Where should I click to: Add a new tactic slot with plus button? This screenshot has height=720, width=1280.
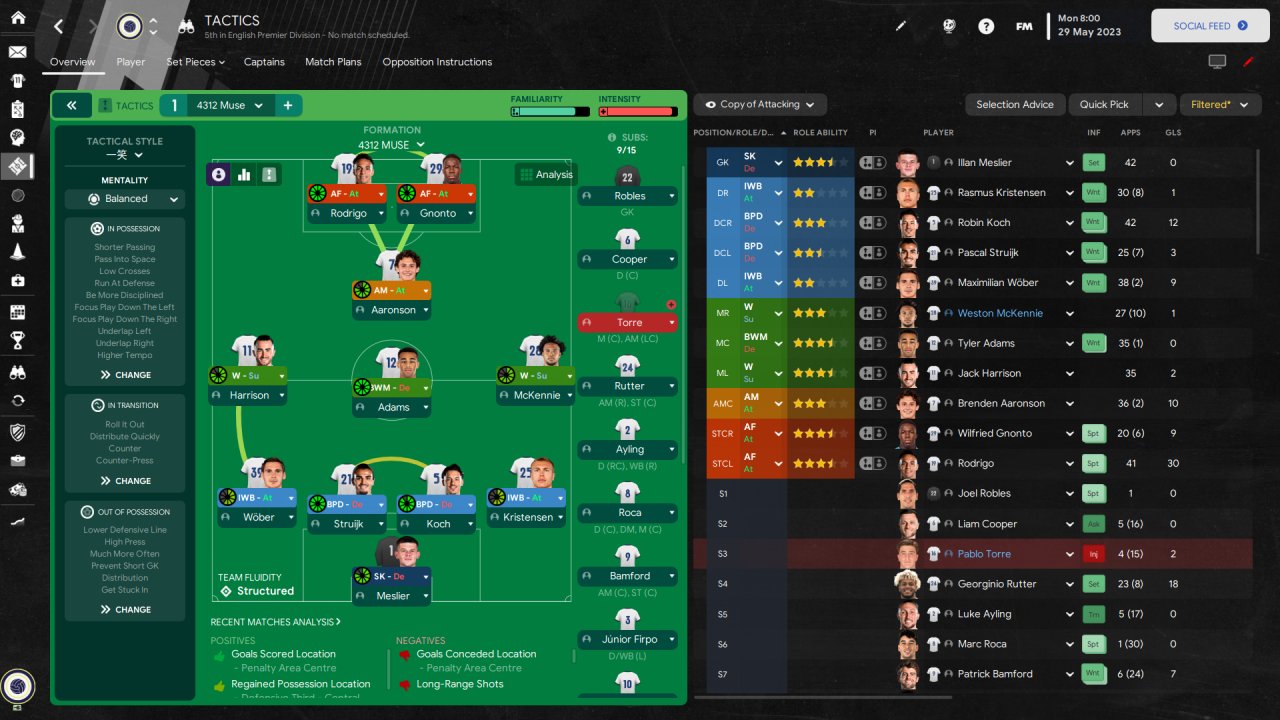pos(287,105)
